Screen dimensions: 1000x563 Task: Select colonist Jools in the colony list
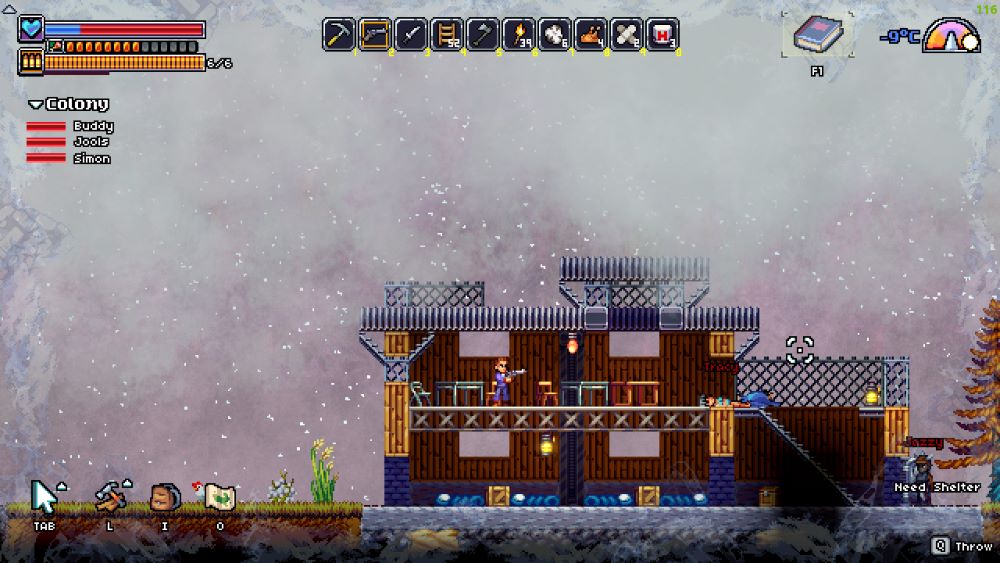click(x=90, y=142)
